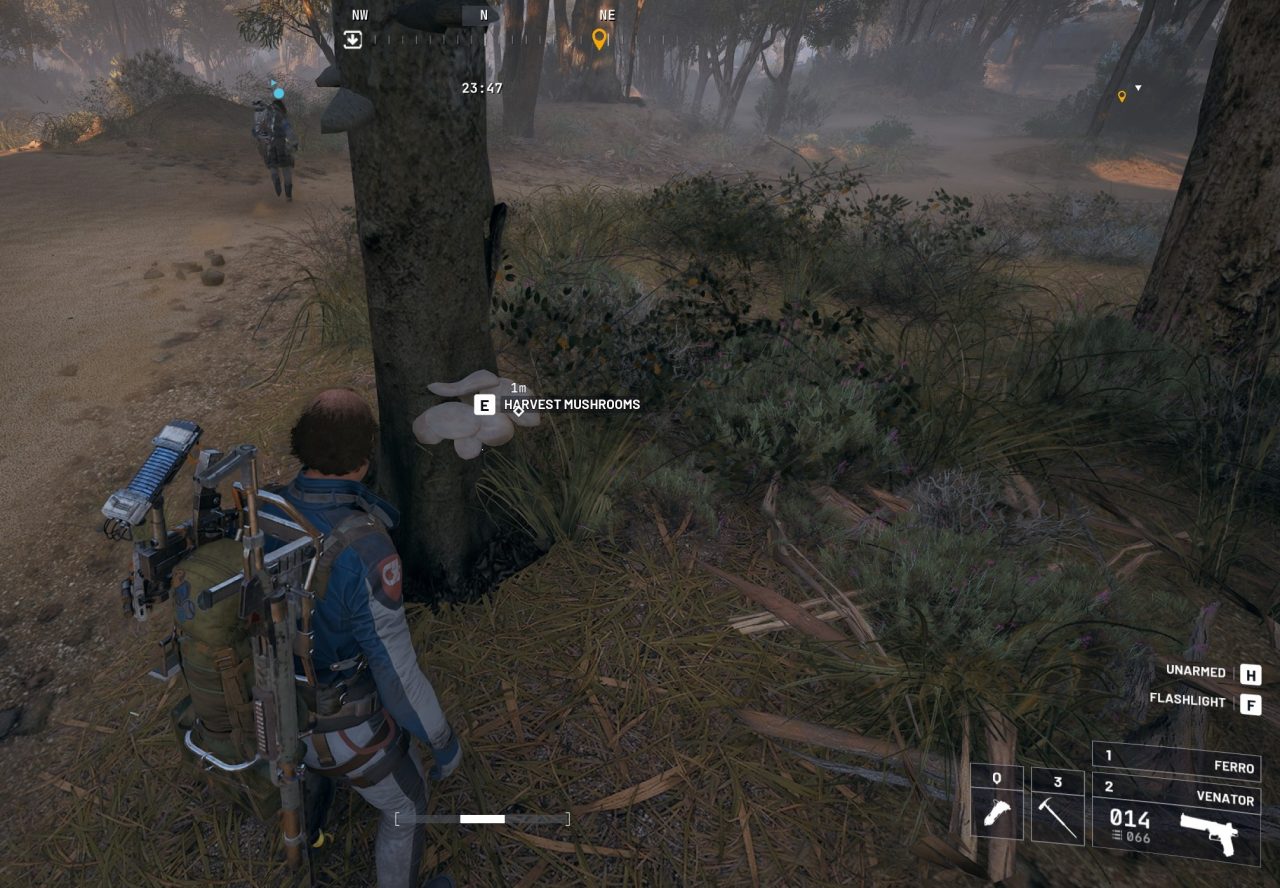The height and width of the screenshot is (888, 1280).
Task: Select the Venator pistol slot
Action: 1176,817
